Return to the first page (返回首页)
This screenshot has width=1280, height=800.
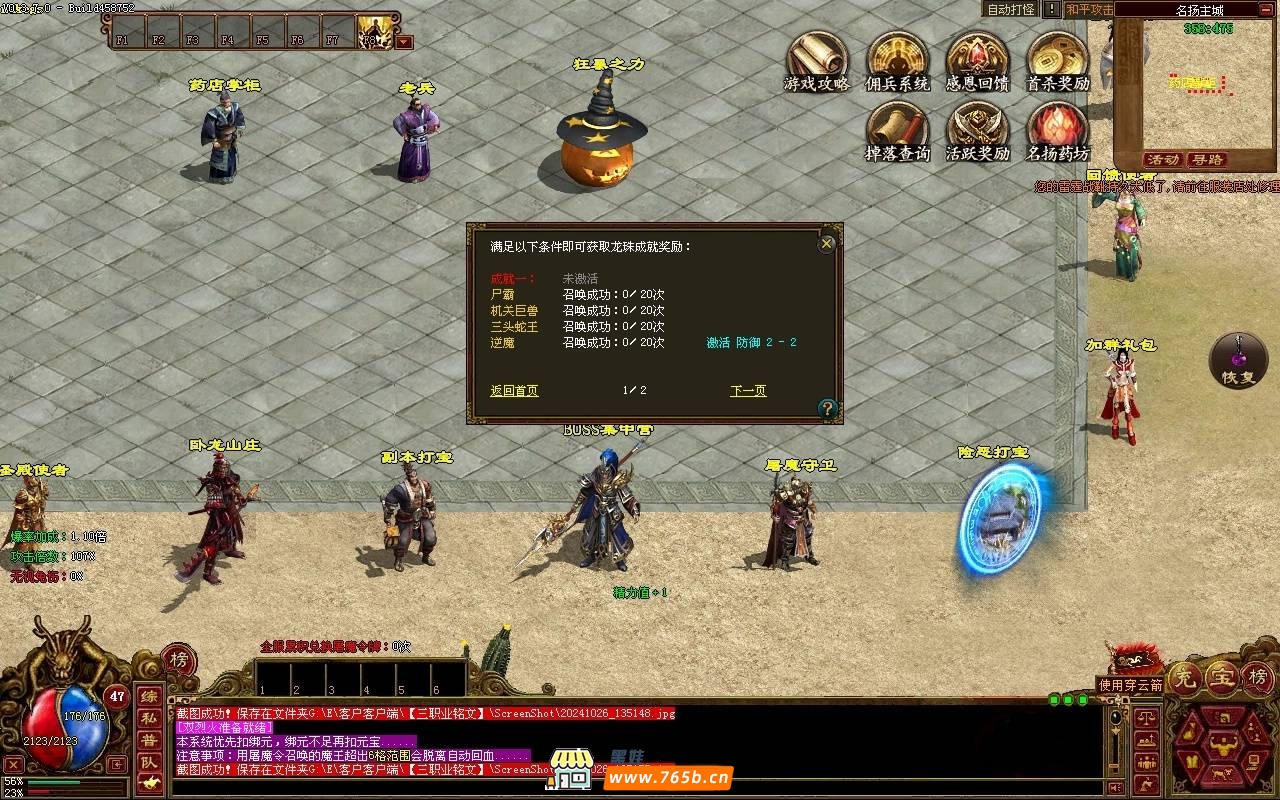514,391
